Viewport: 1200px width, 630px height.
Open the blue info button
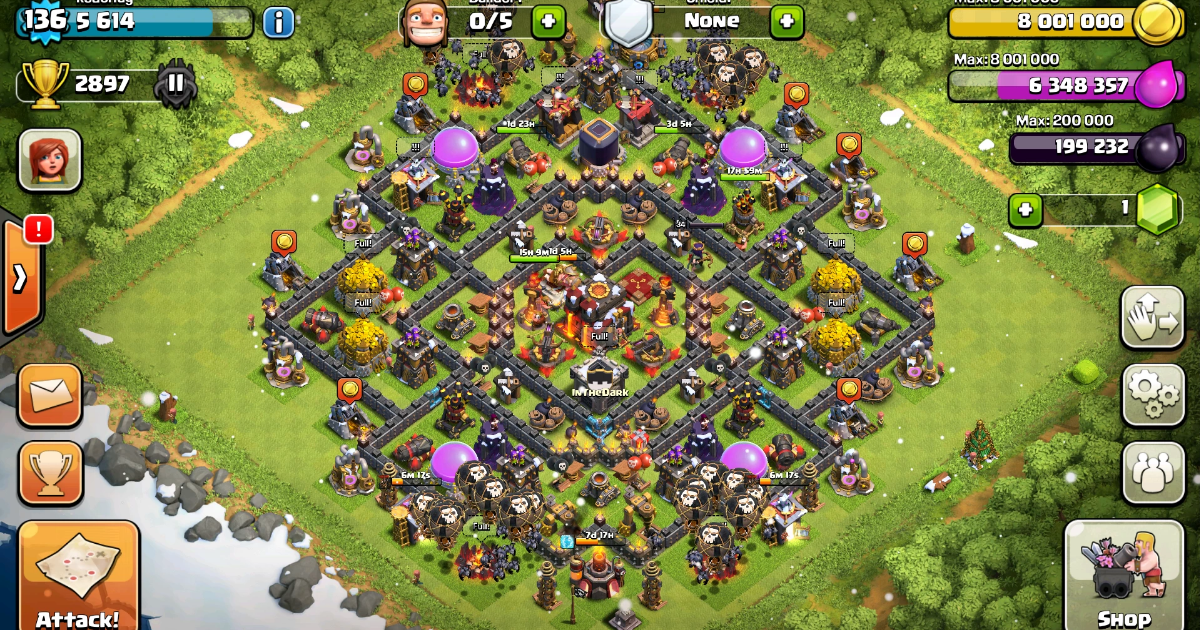click(x=278, y=22)
